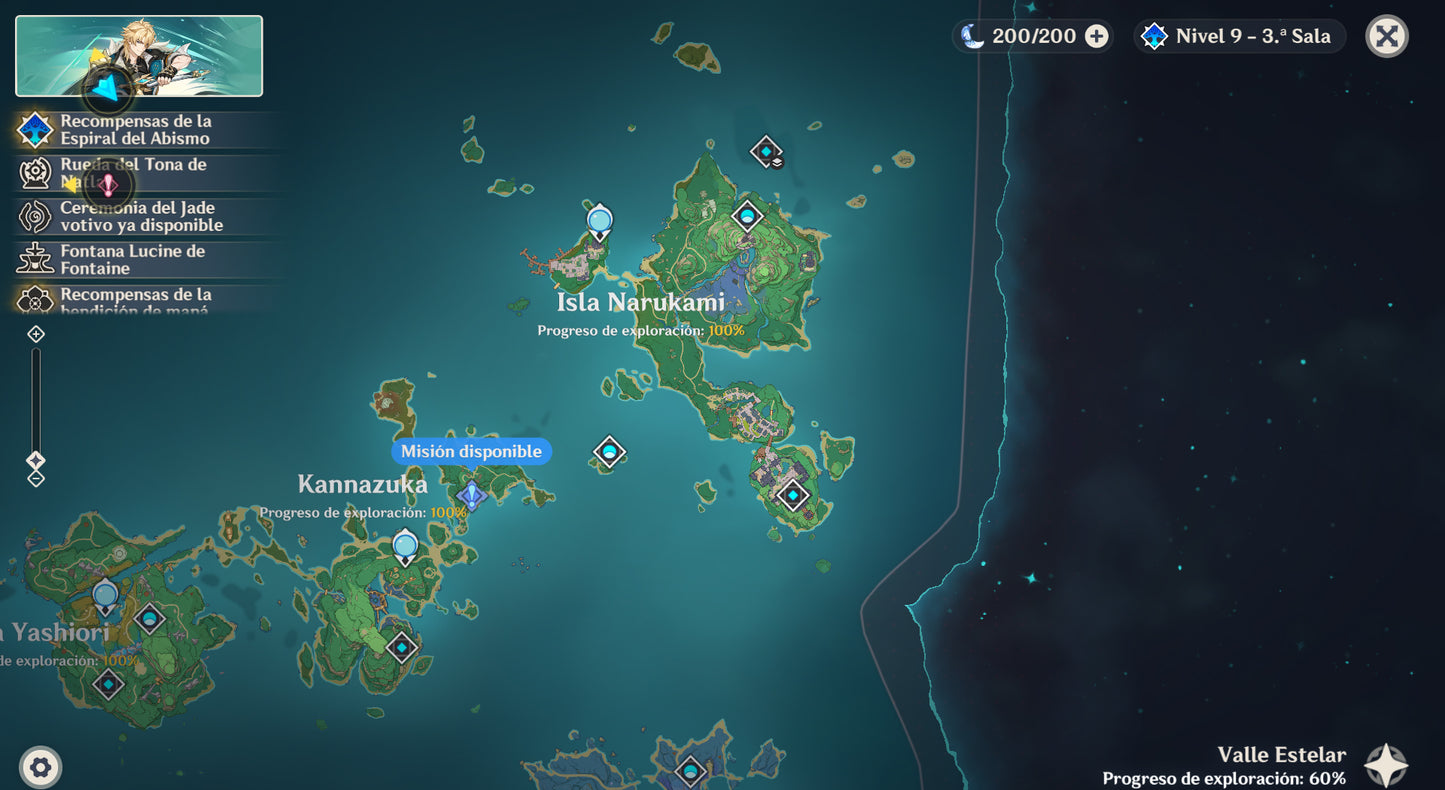Click the map zoom-in plus button
This screenshot has height=790, width=1445.
point(36,334)
